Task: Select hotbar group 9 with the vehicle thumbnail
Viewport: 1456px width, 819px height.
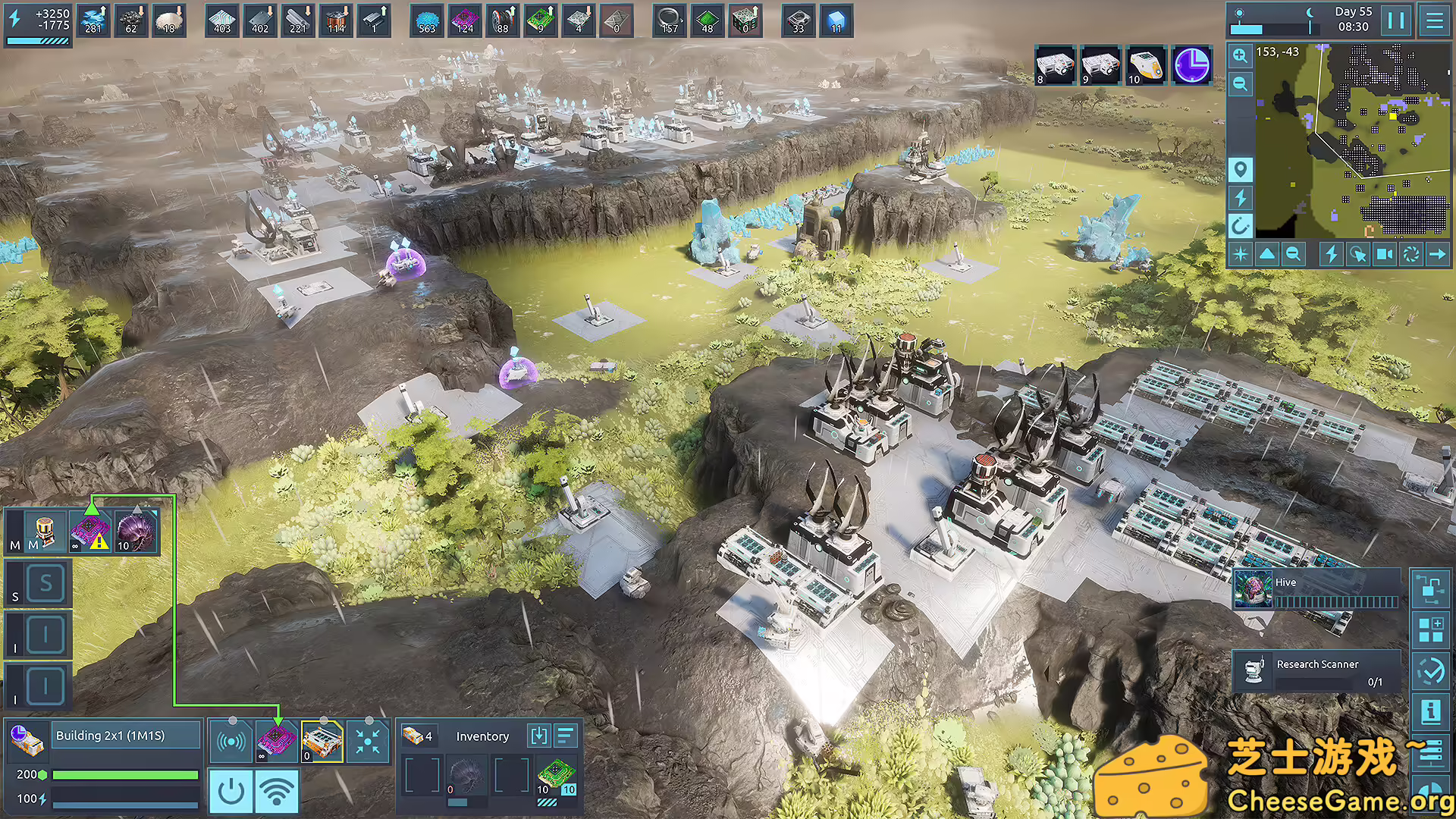Action: [1100, 66]
